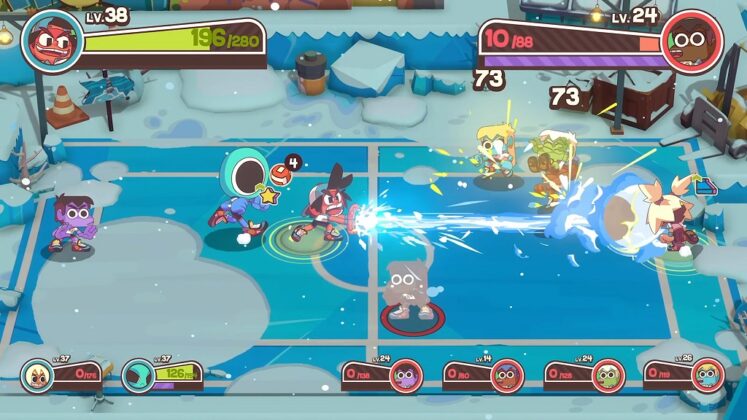Choose the knocked-out white-haired teammate portrait
Screen dimensions: 747x420
pos(36,376)
